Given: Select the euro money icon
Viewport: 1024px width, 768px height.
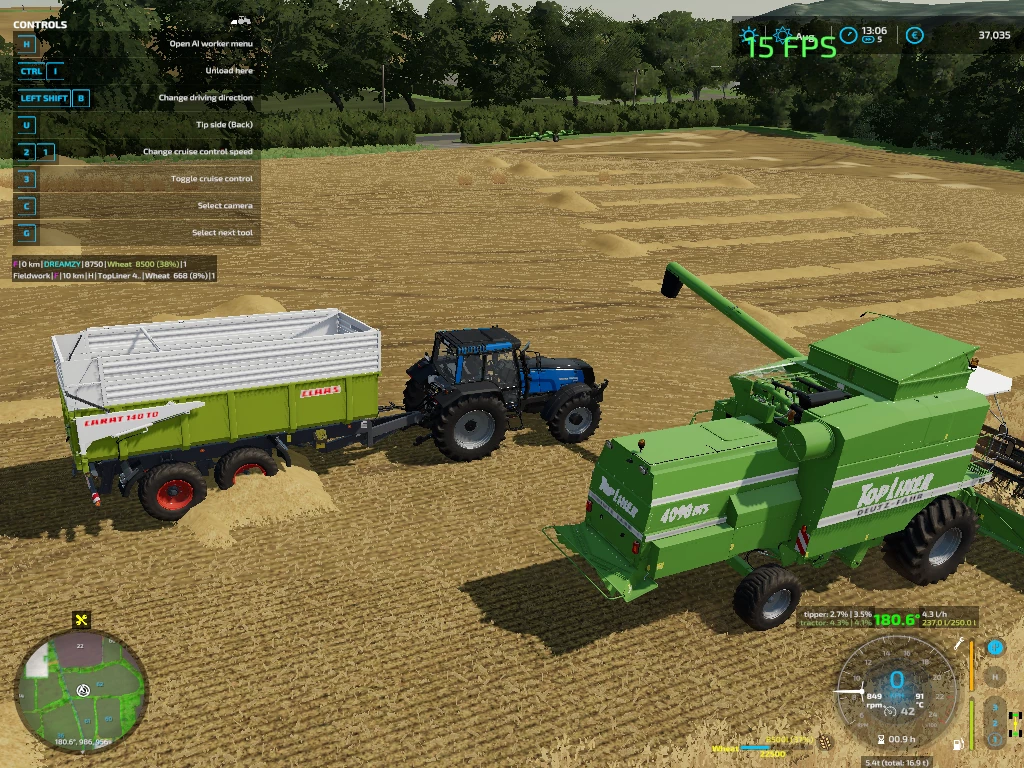Looking at the screenshot, I should [x=914, y=36].
